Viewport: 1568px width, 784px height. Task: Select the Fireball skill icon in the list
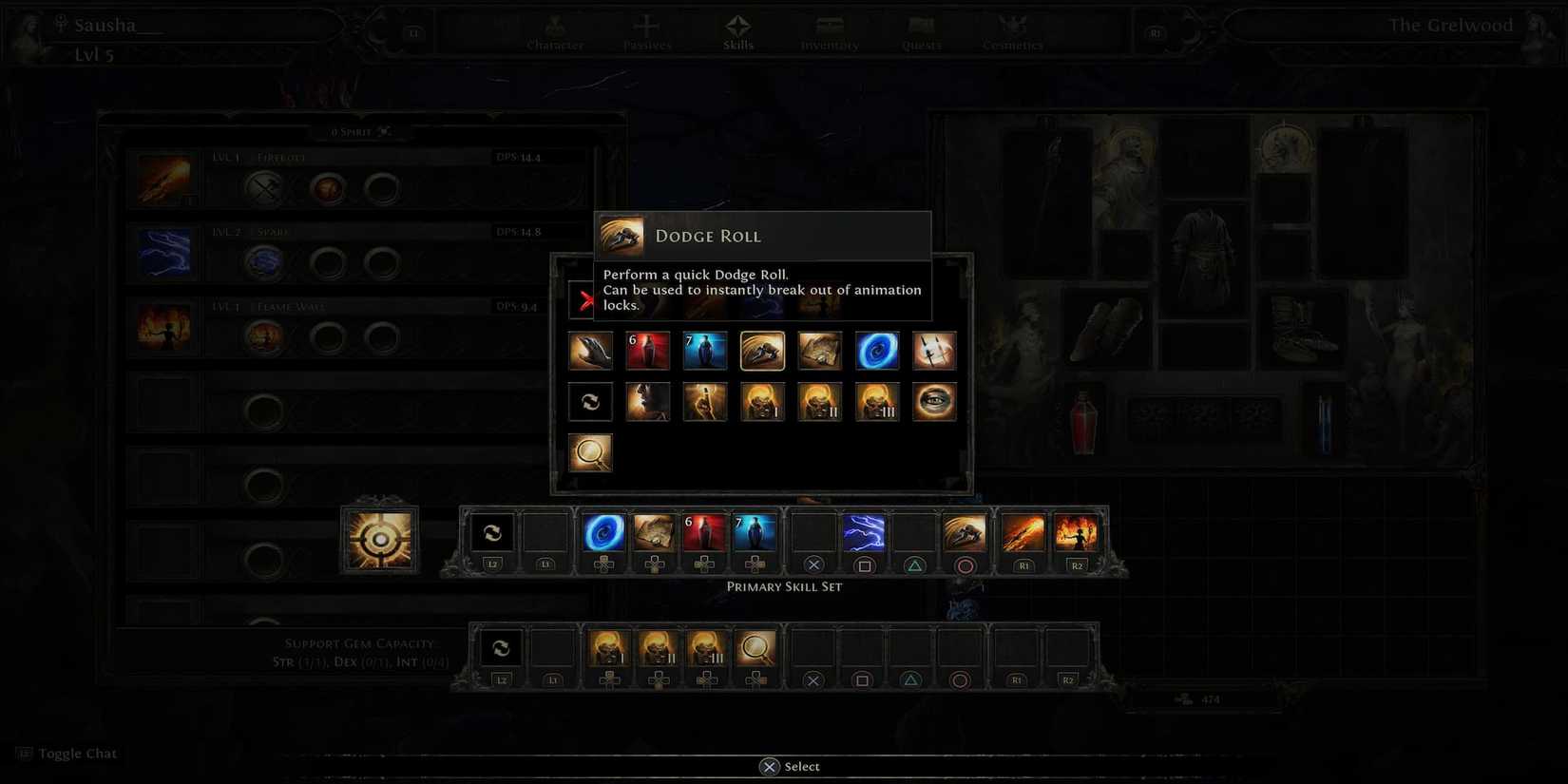163,179
